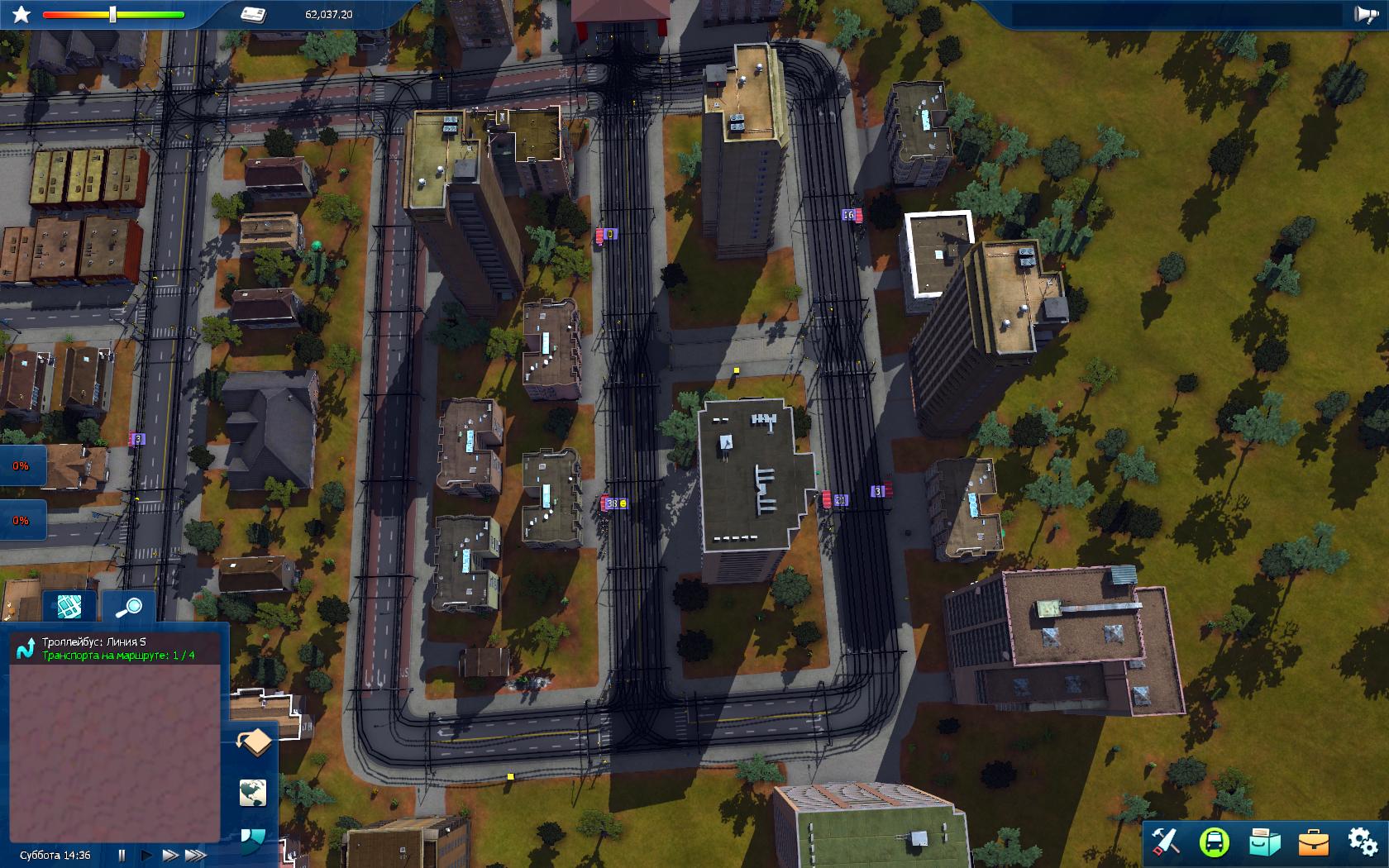Open the gears settings menu
The image size is (1389, 868).
1362,842
